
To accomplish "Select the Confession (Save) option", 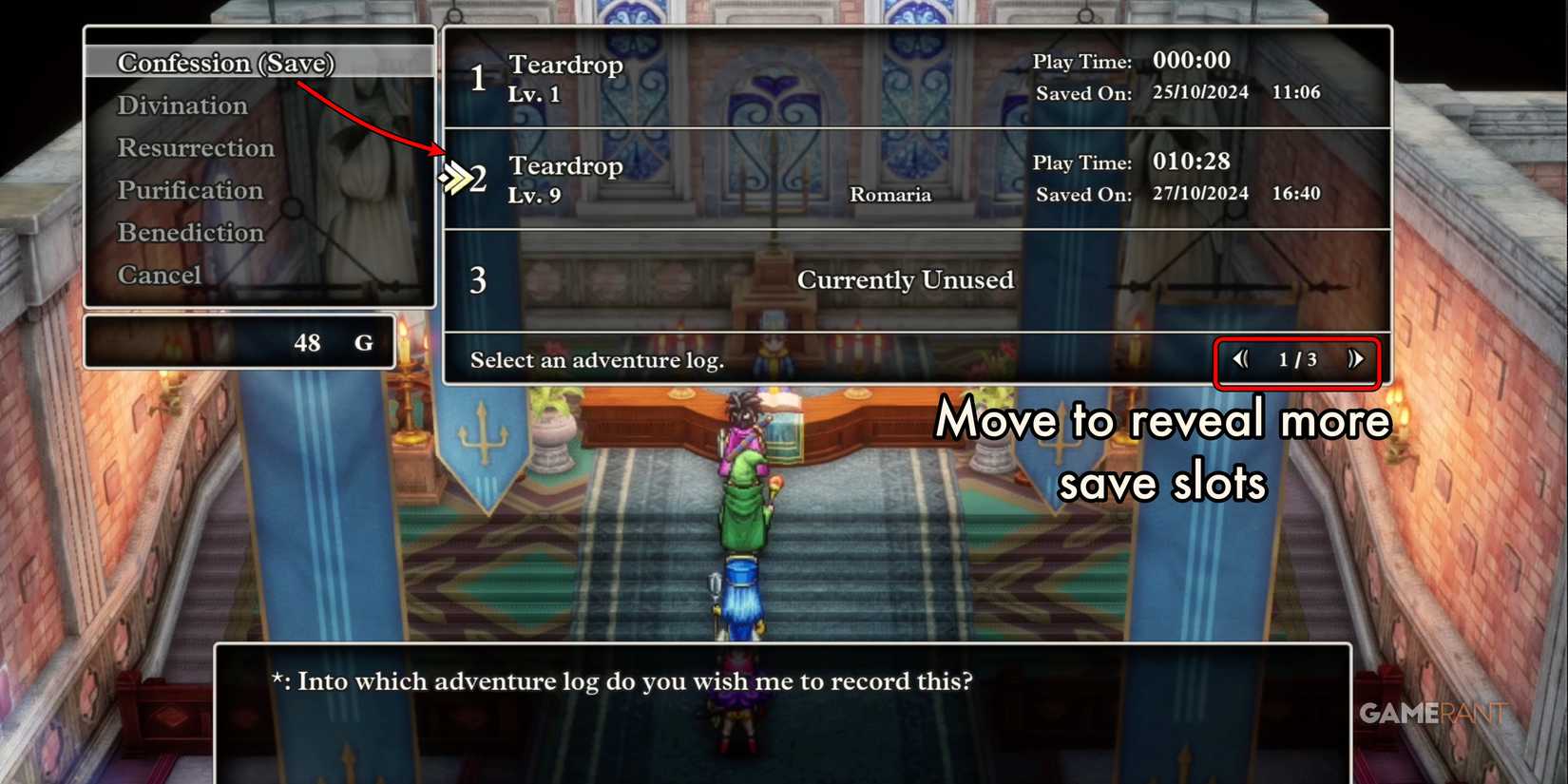I will (226, 63).
